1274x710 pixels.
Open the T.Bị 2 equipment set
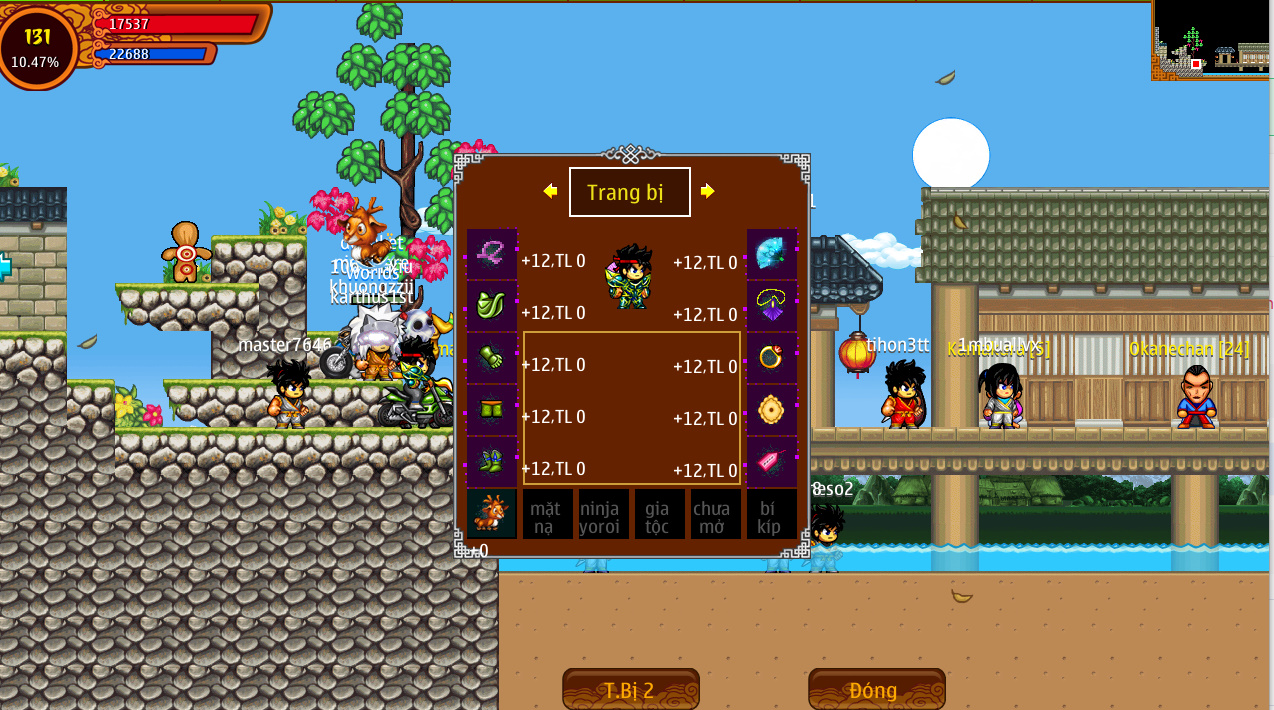click(x=630, y=689)
